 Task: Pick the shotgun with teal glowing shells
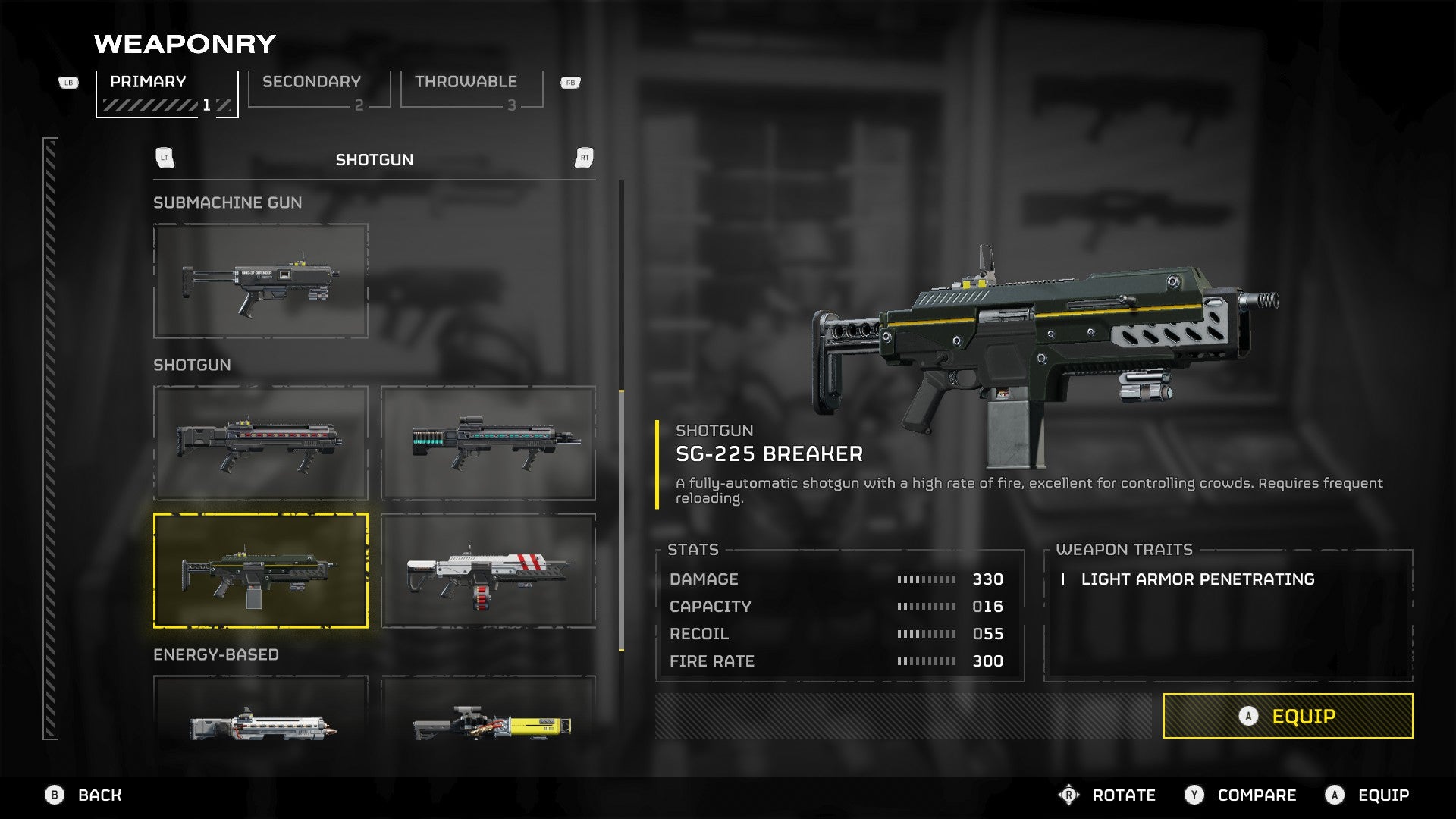(488, 443)
